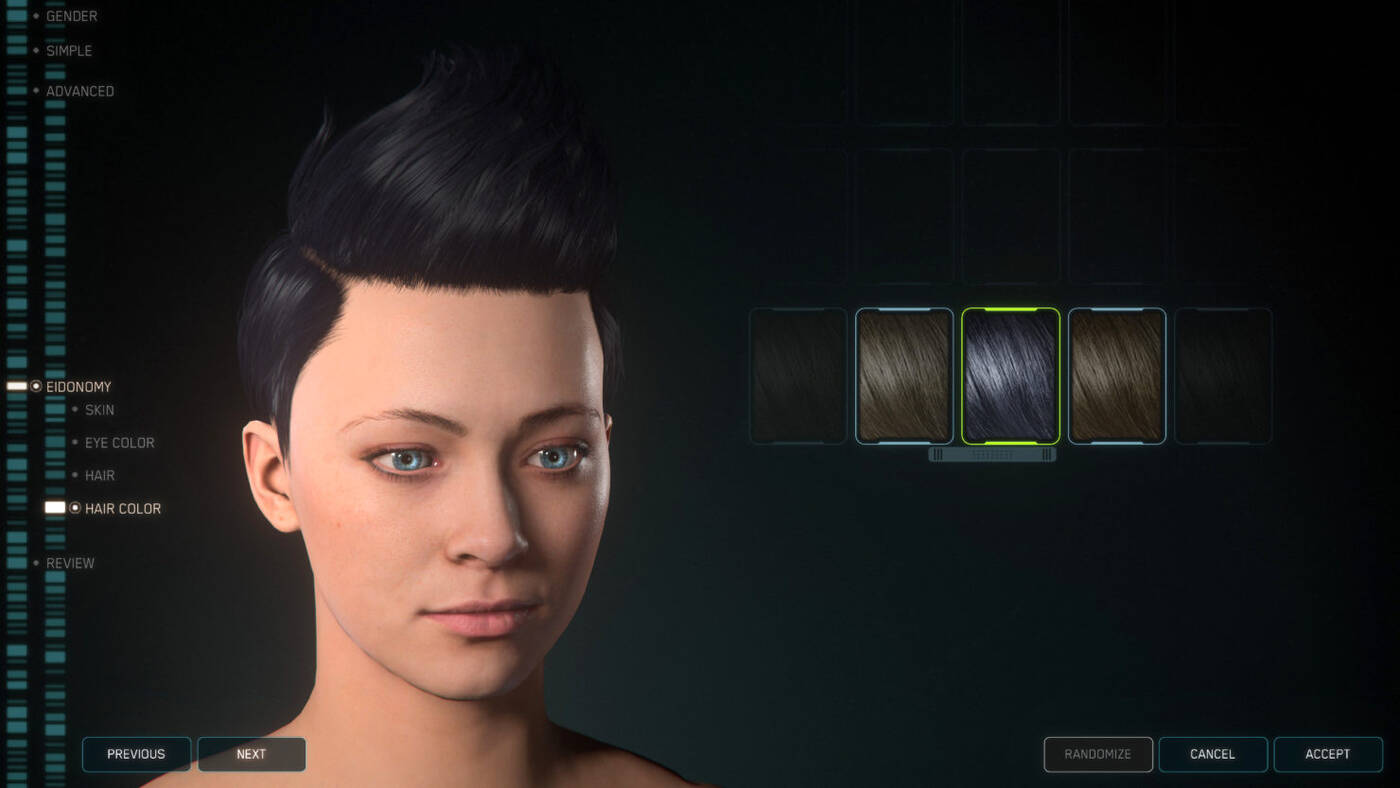1400x788 pixels.
Task: Open the ADVANCED section
Action: (80, 90)
